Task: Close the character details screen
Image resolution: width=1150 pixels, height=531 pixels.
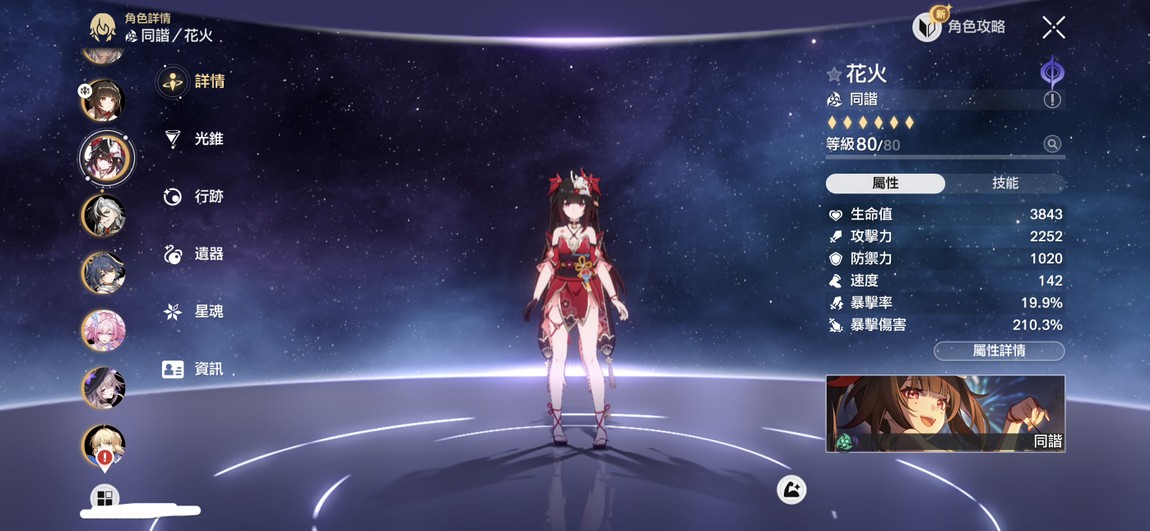Action: (1053, 27)
